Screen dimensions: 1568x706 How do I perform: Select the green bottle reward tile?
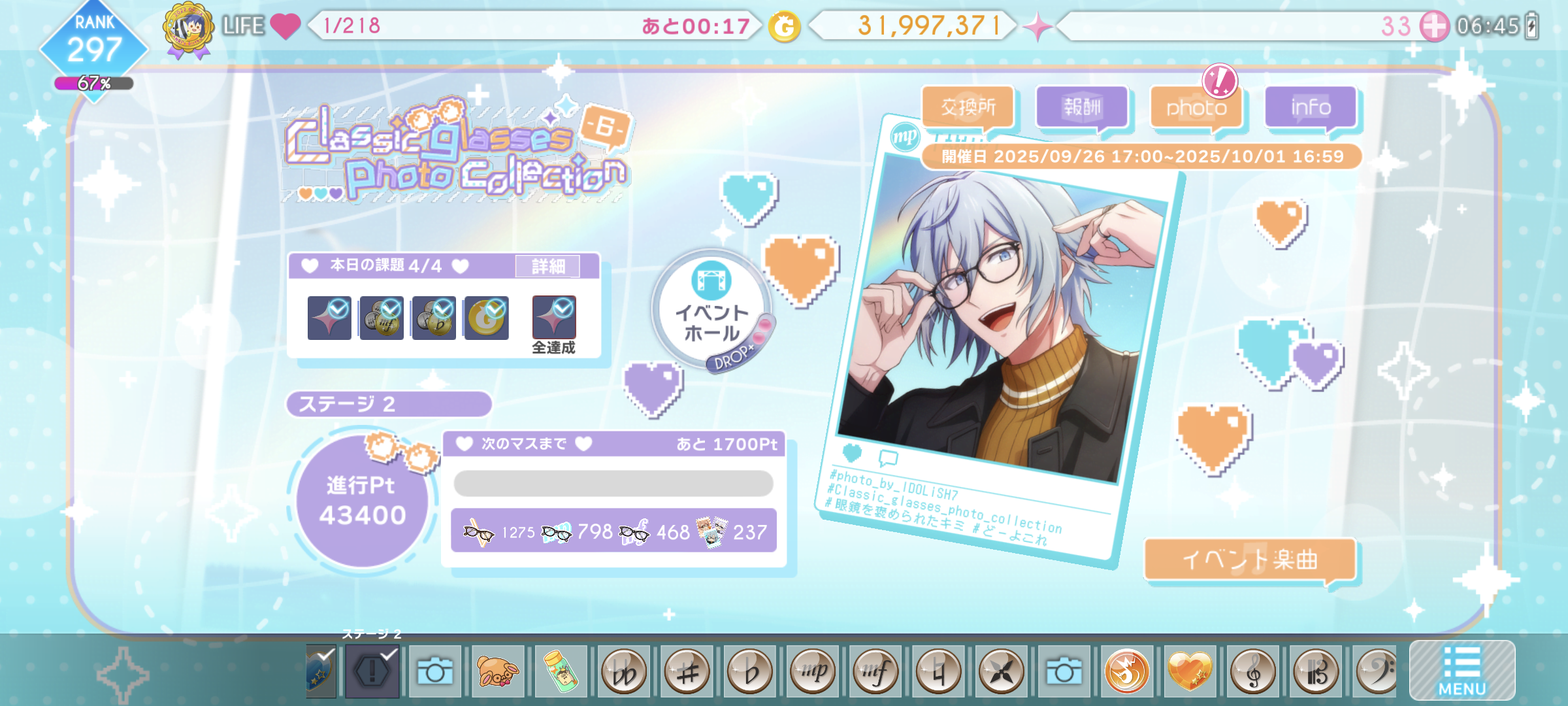[x=561, y=671]
